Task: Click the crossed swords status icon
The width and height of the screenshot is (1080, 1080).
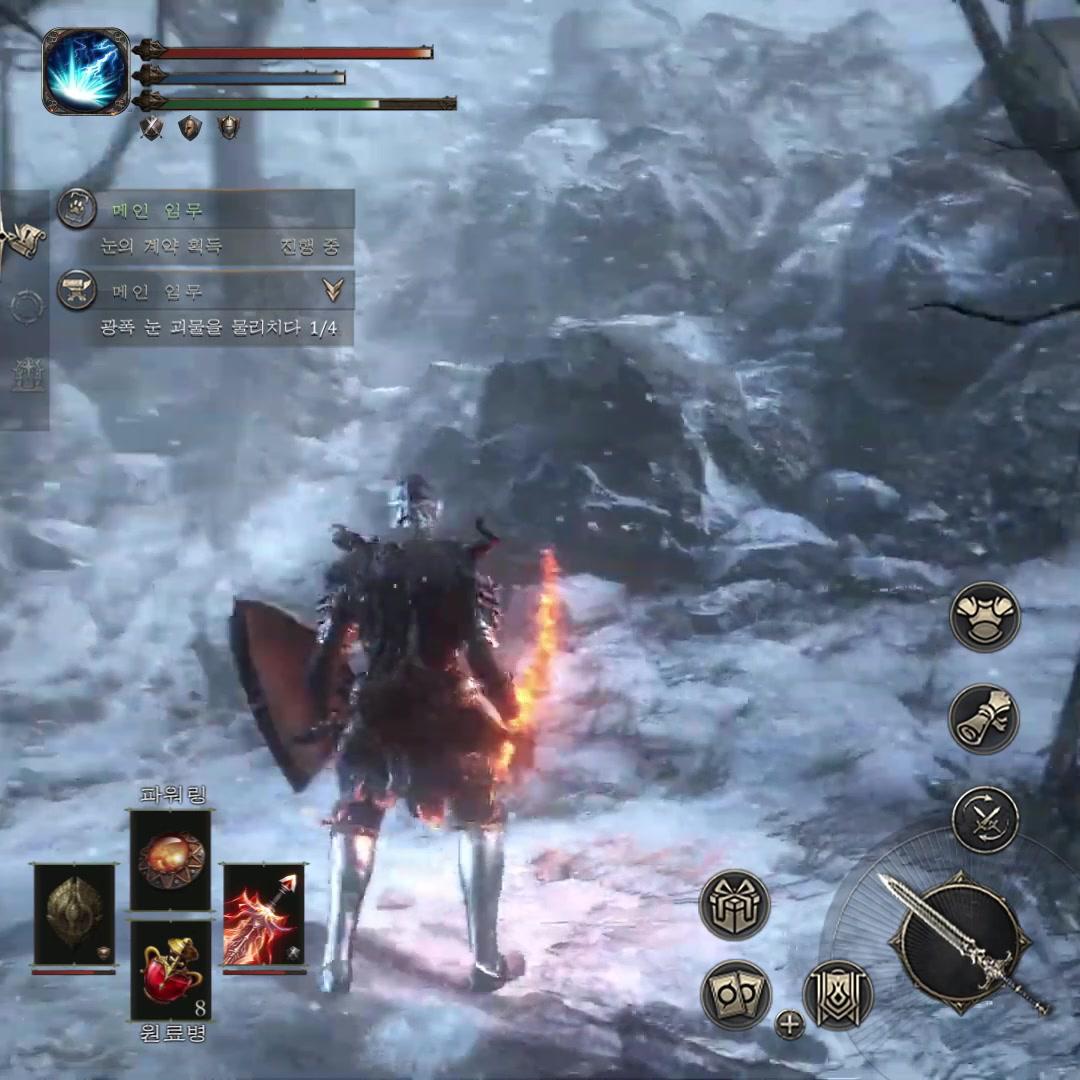Action: tap(151, 128)
